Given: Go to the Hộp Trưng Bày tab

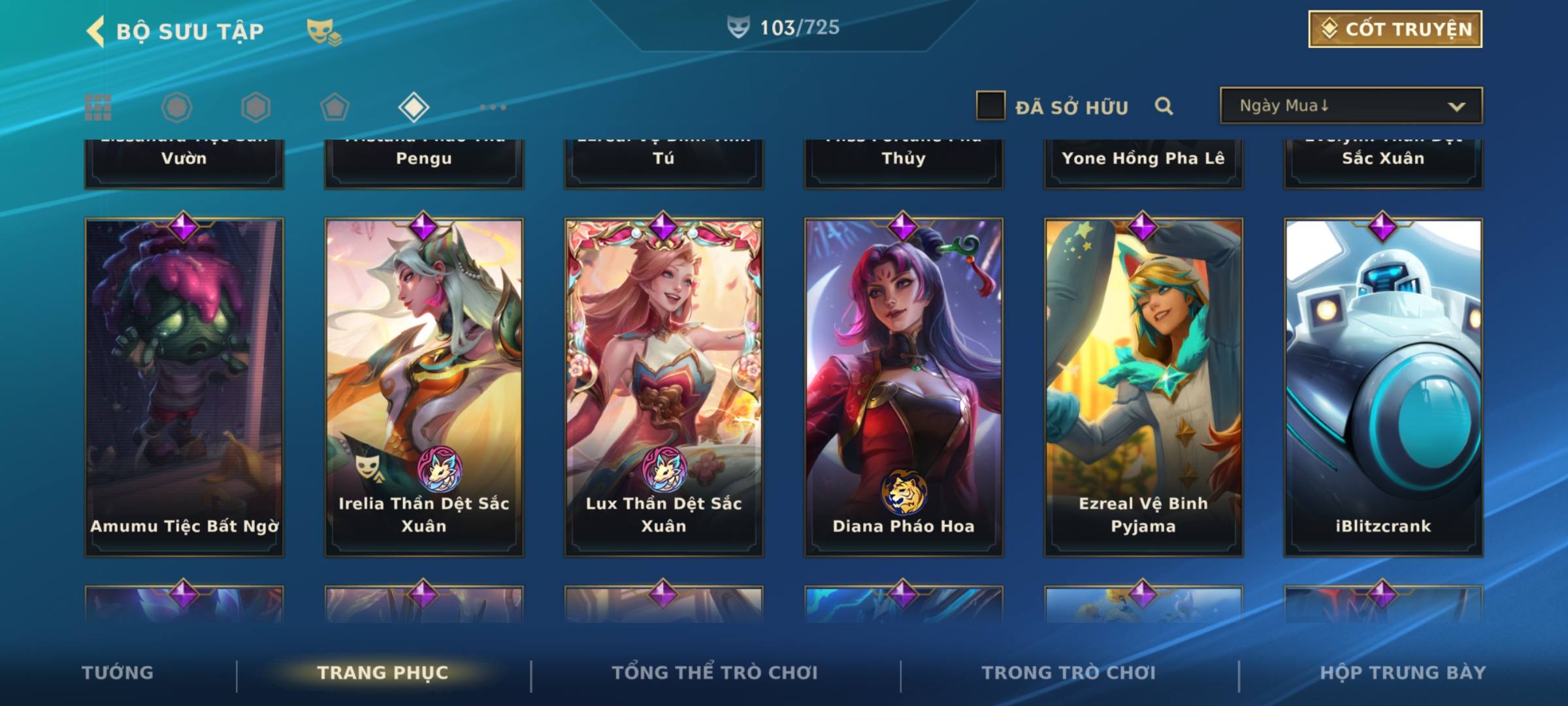Looking at the screenshot, I should (x=1403, y=673).
